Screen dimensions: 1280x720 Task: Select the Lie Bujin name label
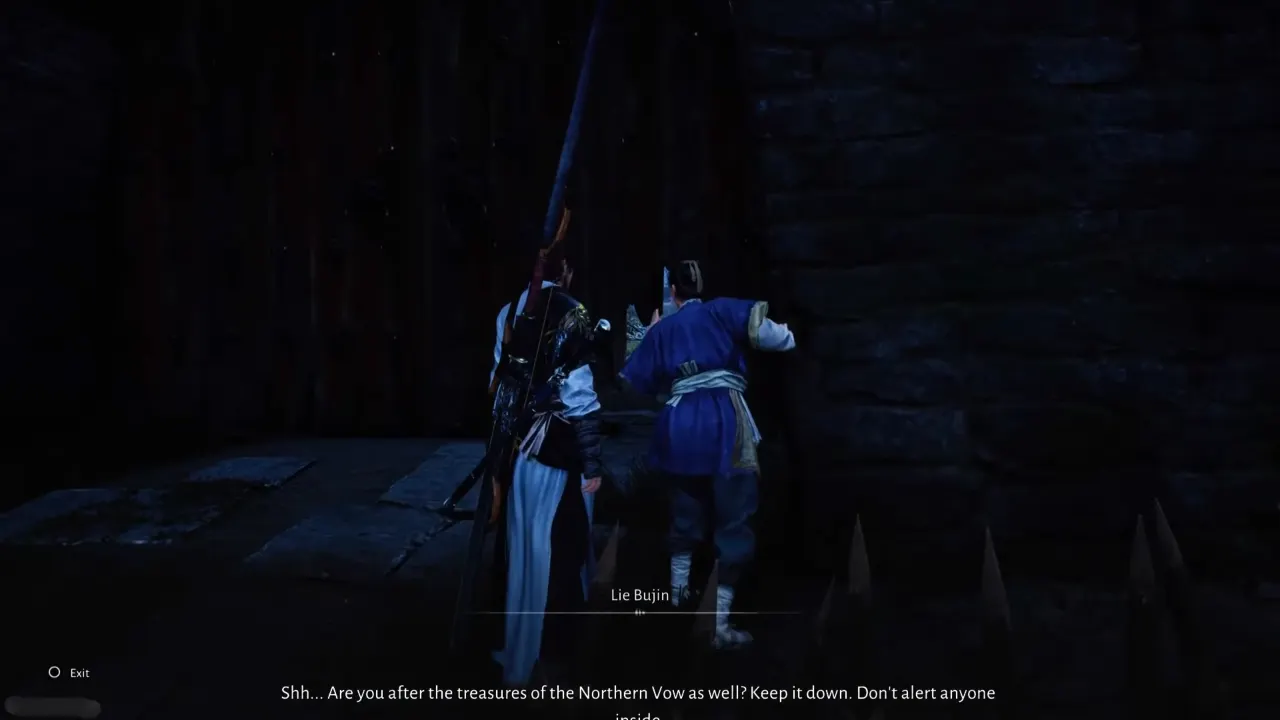[639, 594]
